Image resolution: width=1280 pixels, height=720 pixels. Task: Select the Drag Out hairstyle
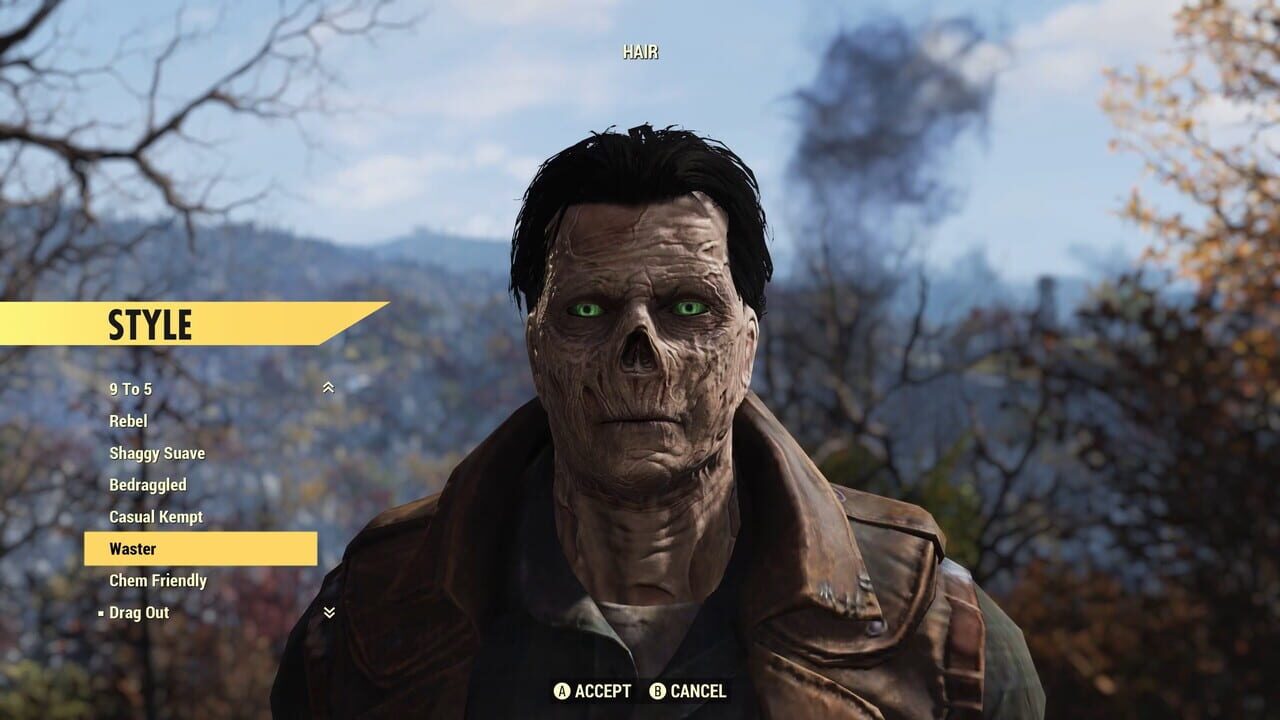pyautogui.click(x=142, y=612)
